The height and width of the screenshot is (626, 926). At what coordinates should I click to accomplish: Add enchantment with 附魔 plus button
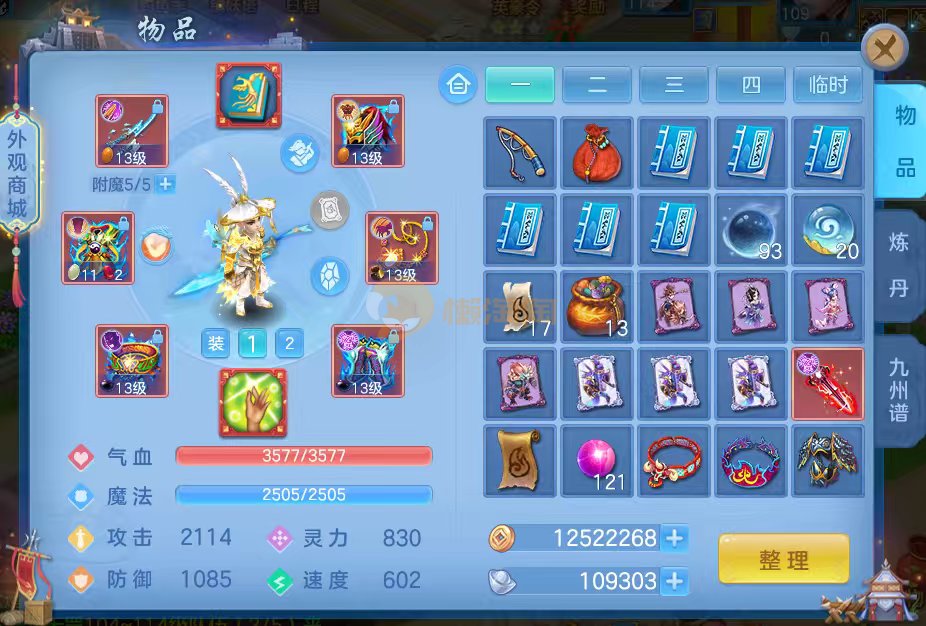(x=166, y=184)
